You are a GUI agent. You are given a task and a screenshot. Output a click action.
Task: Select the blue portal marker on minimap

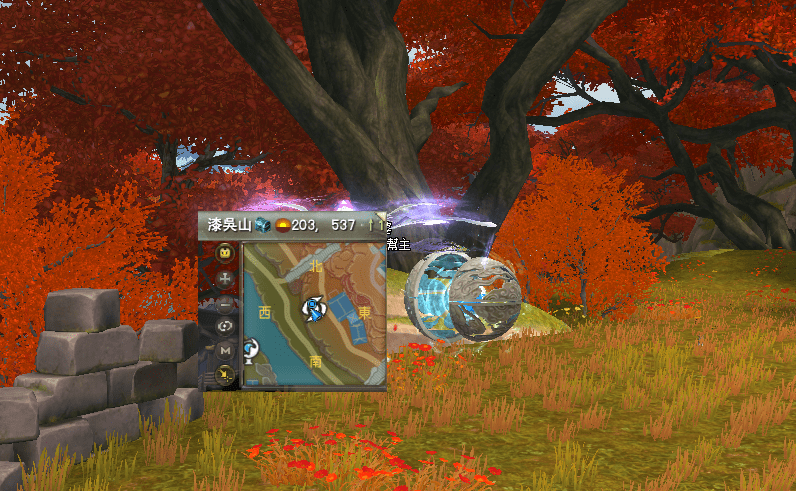point(250,347)
